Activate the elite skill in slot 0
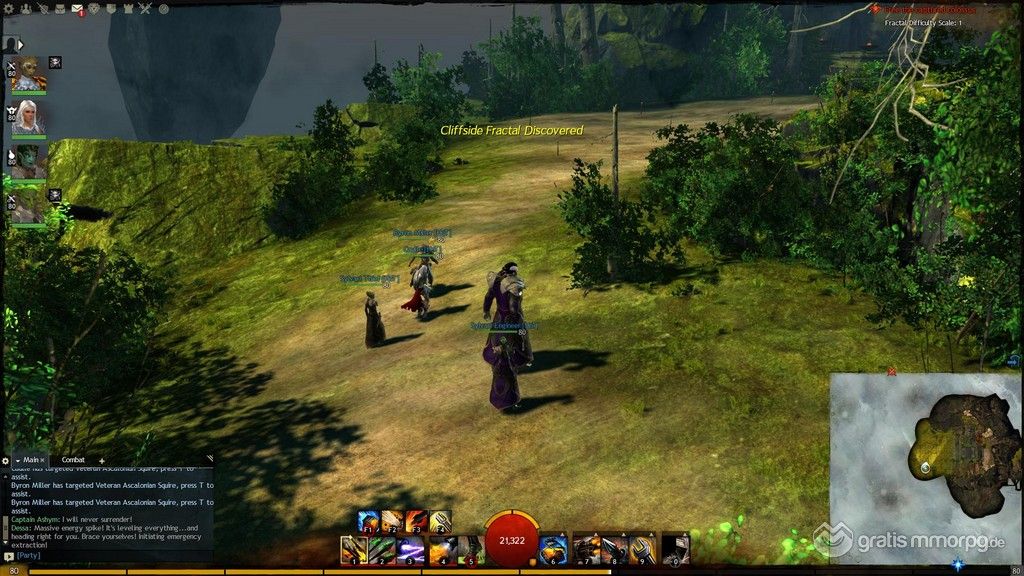This screenshot has width=1024, height=576. coord(678,549)
